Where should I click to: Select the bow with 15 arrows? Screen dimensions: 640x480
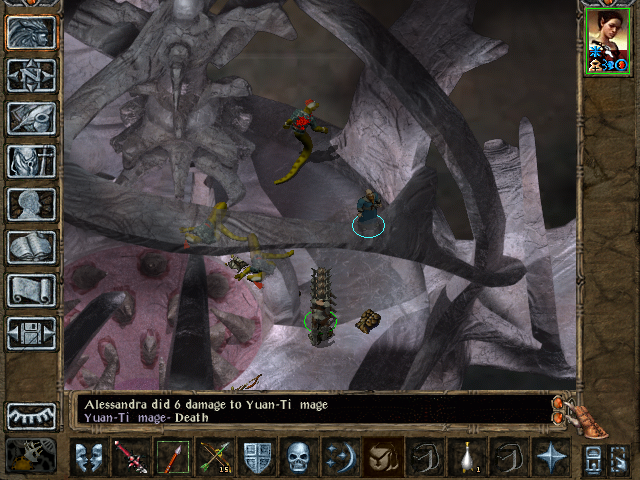215,457
